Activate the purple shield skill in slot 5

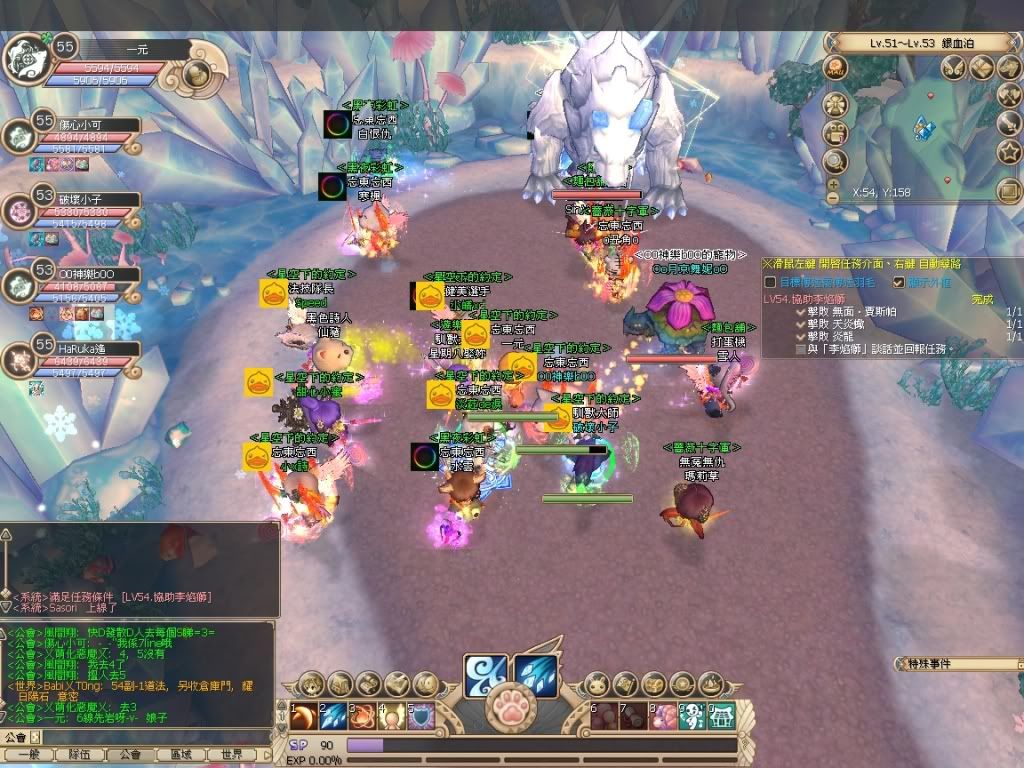point(419,716)
